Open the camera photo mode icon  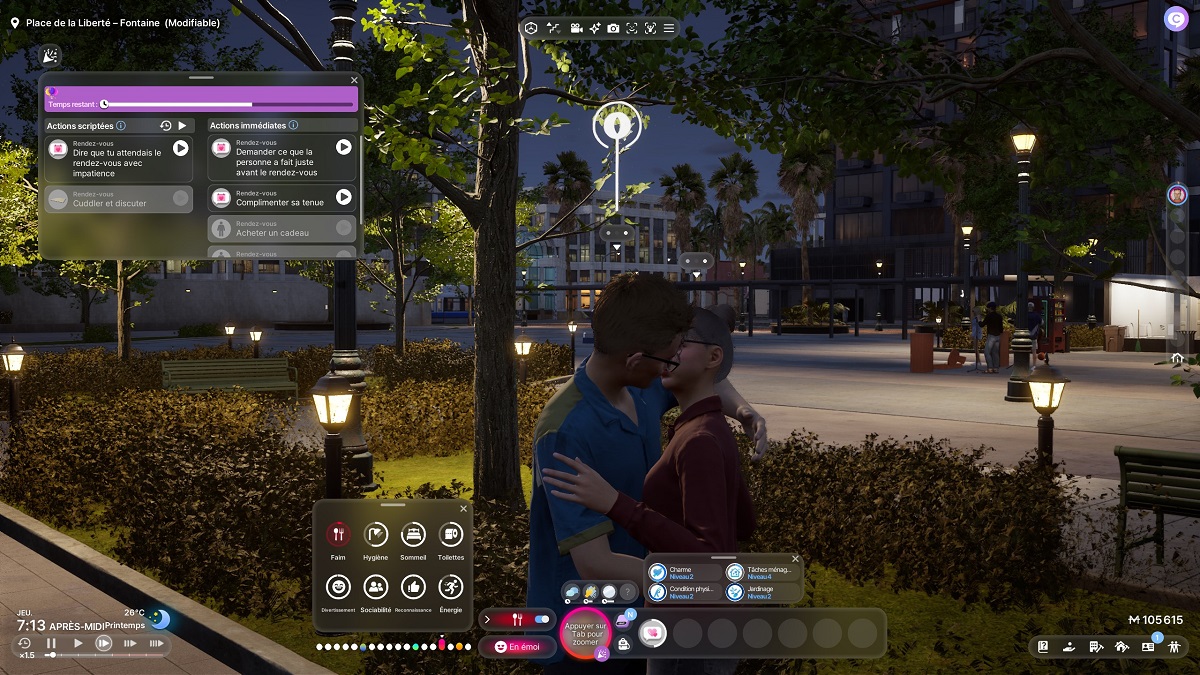pos(613,28)
